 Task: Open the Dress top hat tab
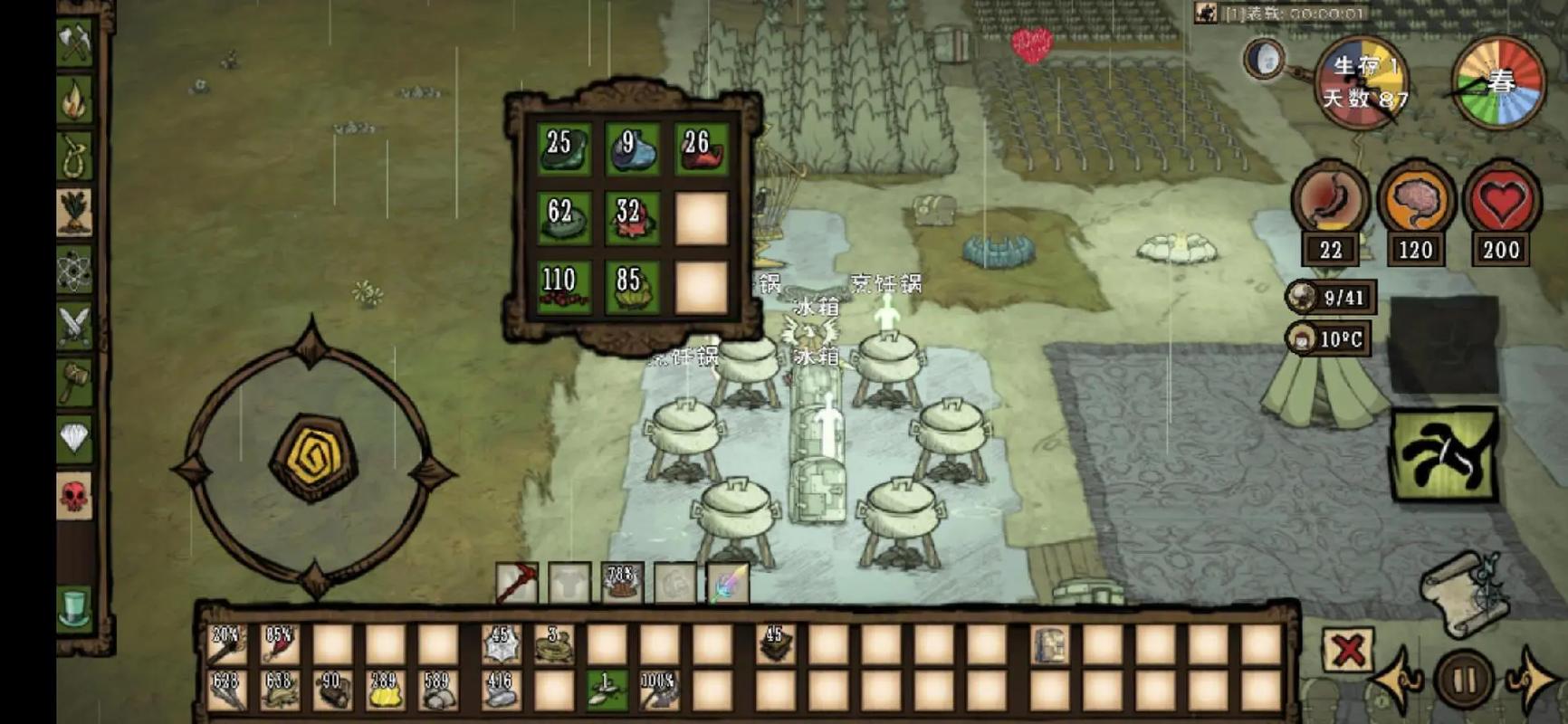(x=74, y=605)
